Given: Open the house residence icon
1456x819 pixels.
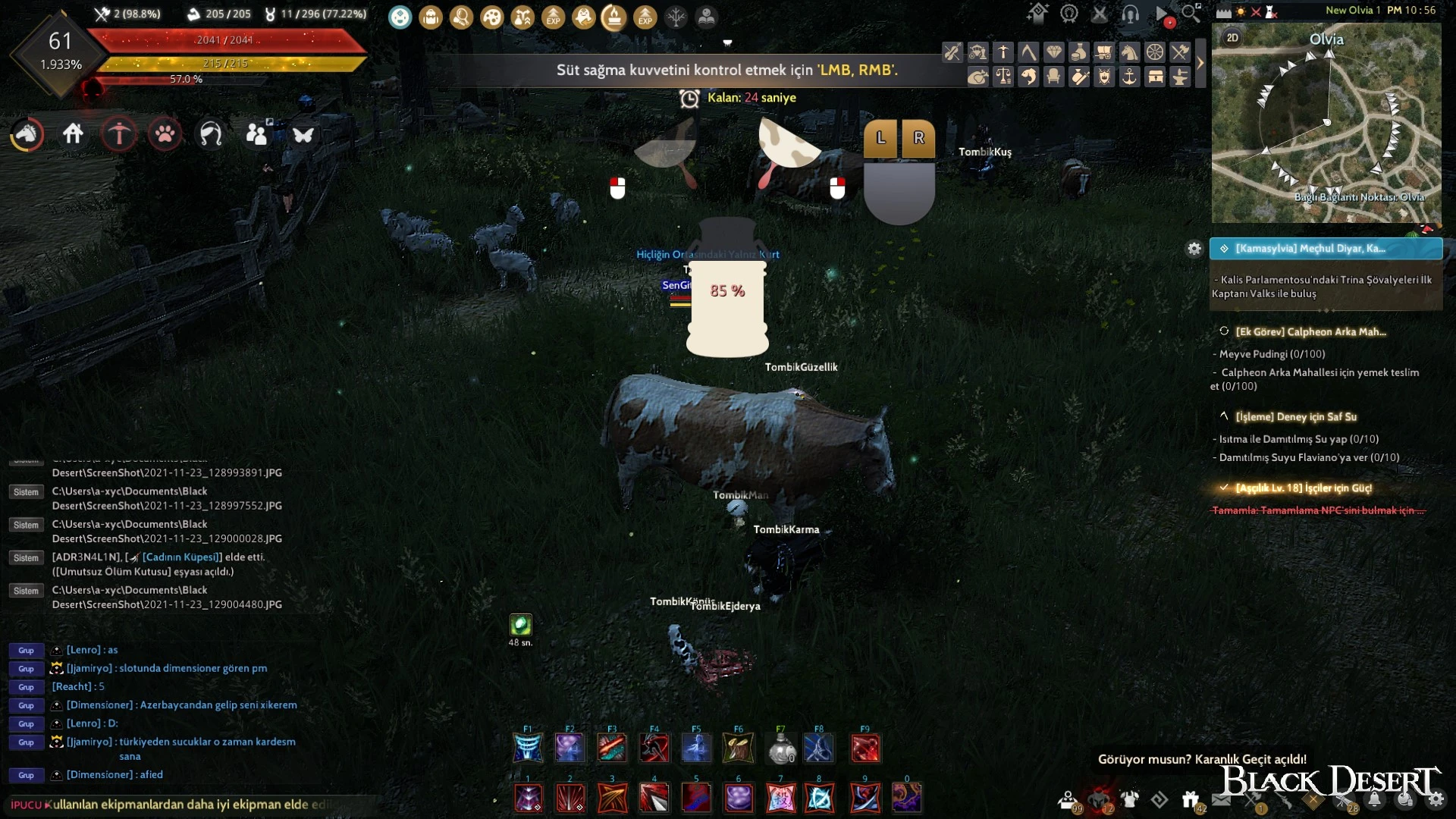Looking at the screenshot, I should click(x=73, y=134).
